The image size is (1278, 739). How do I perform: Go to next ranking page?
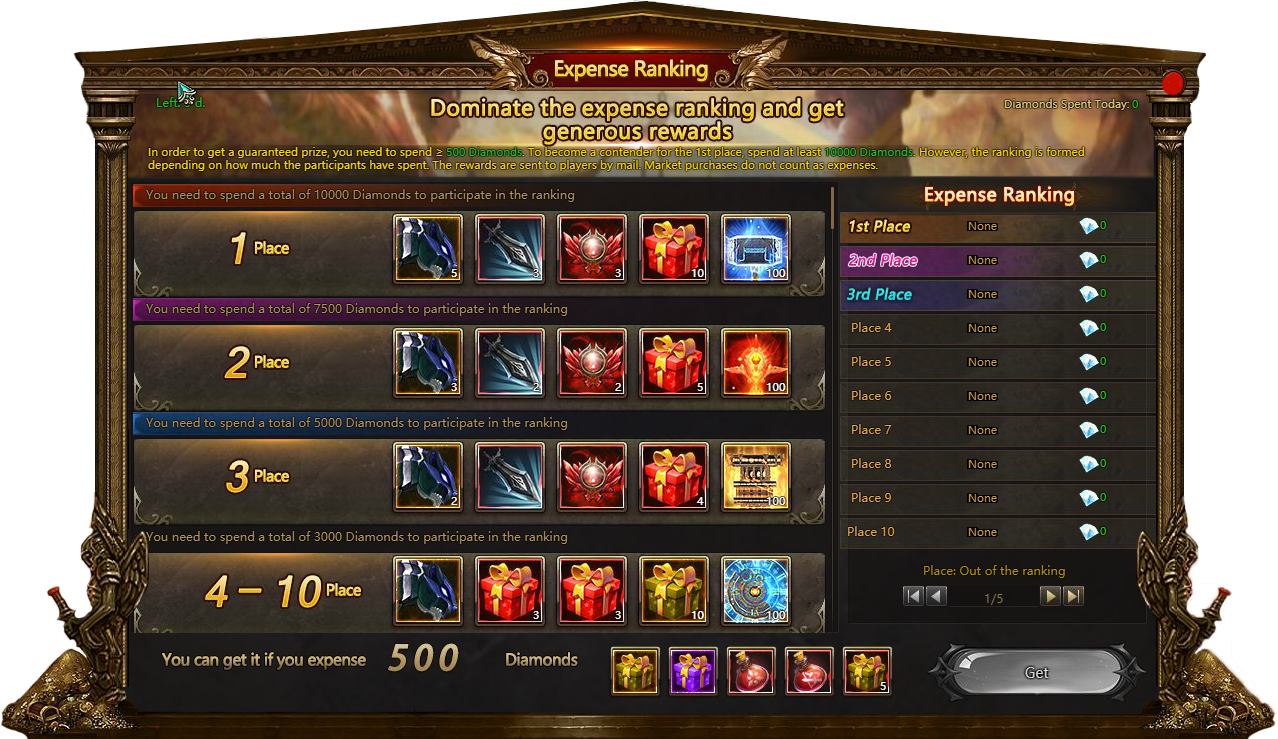1050,597
